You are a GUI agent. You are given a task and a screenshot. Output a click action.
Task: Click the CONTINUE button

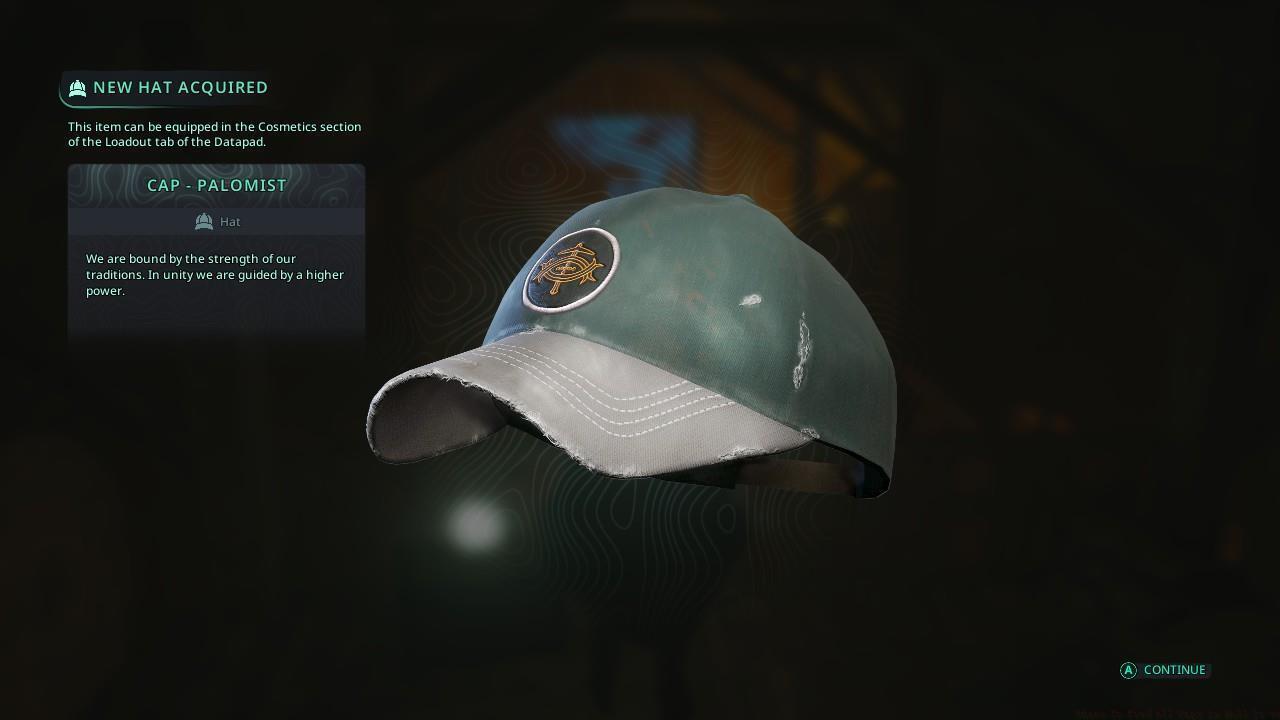point(1163,670)
